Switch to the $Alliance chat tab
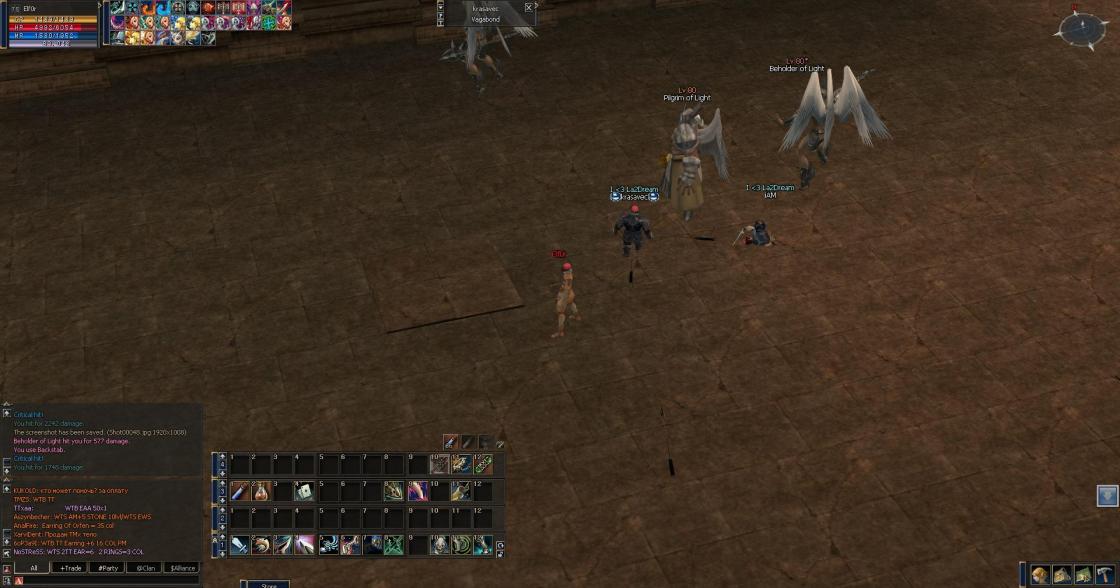This screenshot has width=1120, height=588. pyautogui.click(x=182, y=567)
